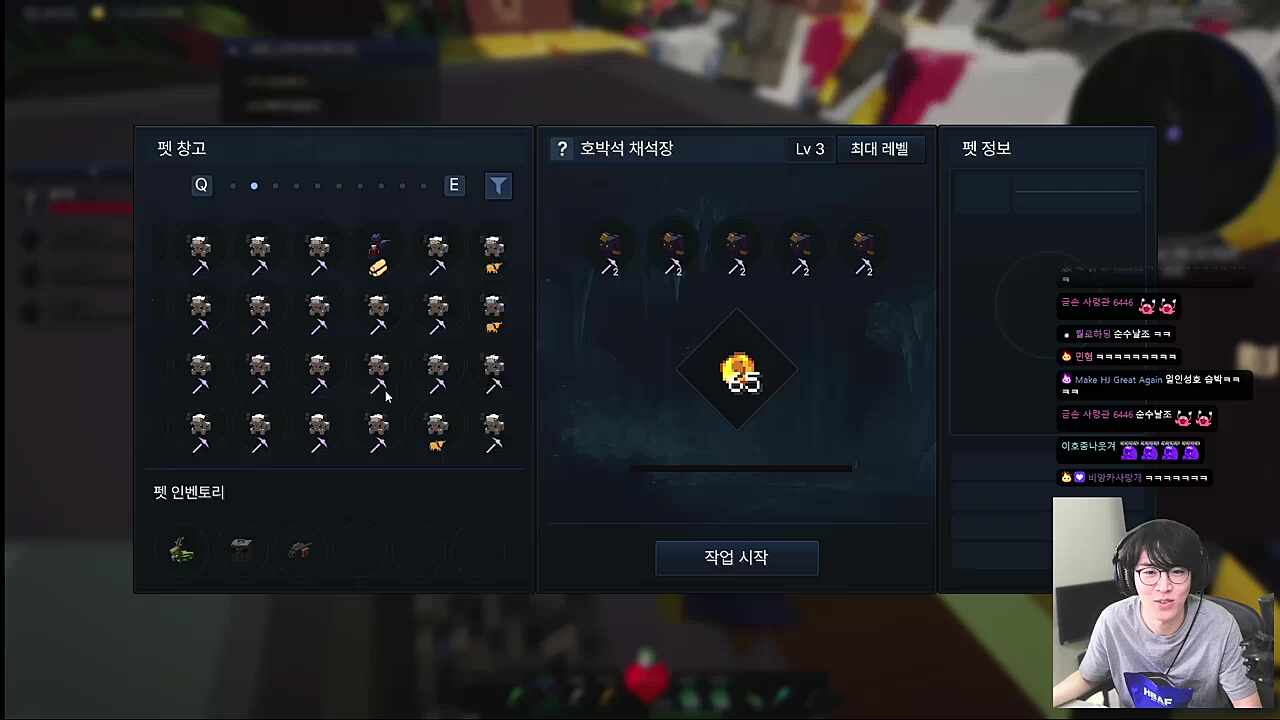The height and width of the screenshot is (720, 1280).
Task: Select the last page dot
Action: [x=422, y=186]
